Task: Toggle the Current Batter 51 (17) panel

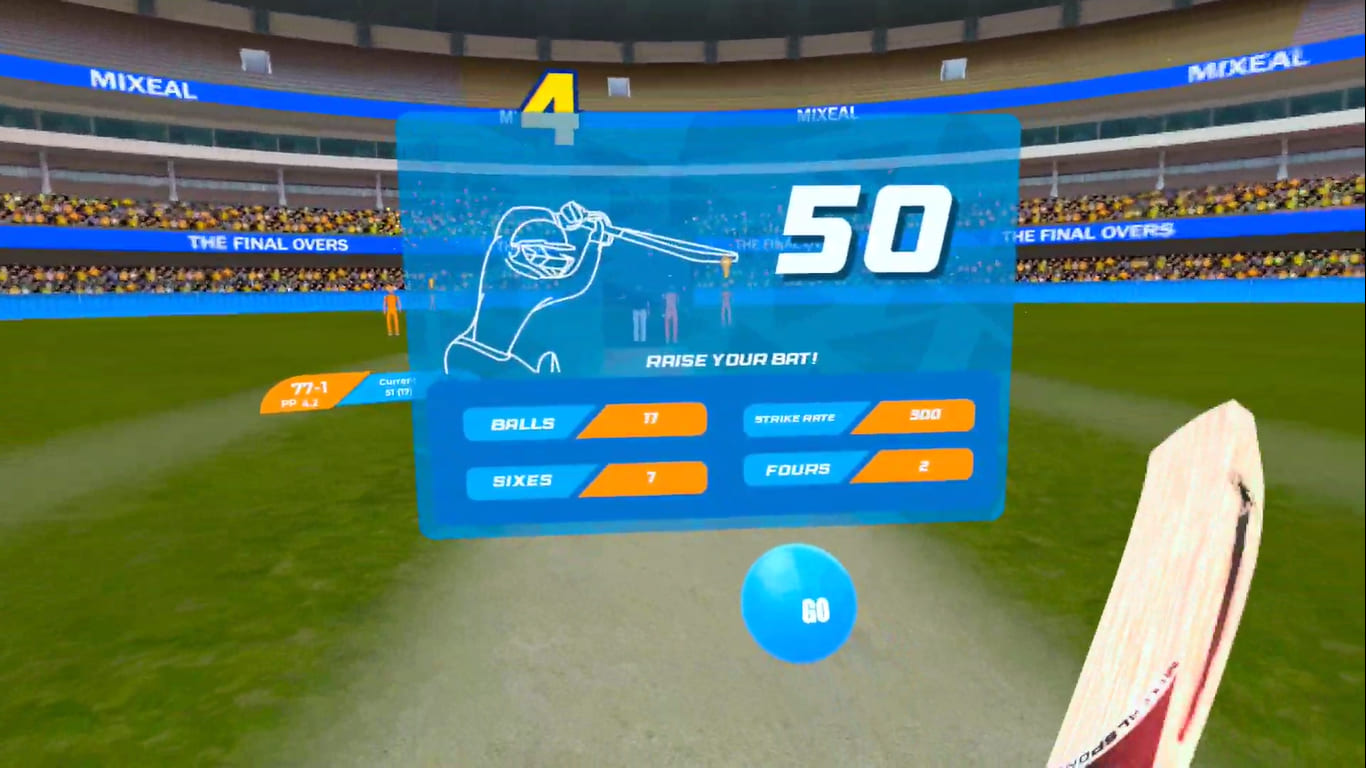Action: coord(398,386)
